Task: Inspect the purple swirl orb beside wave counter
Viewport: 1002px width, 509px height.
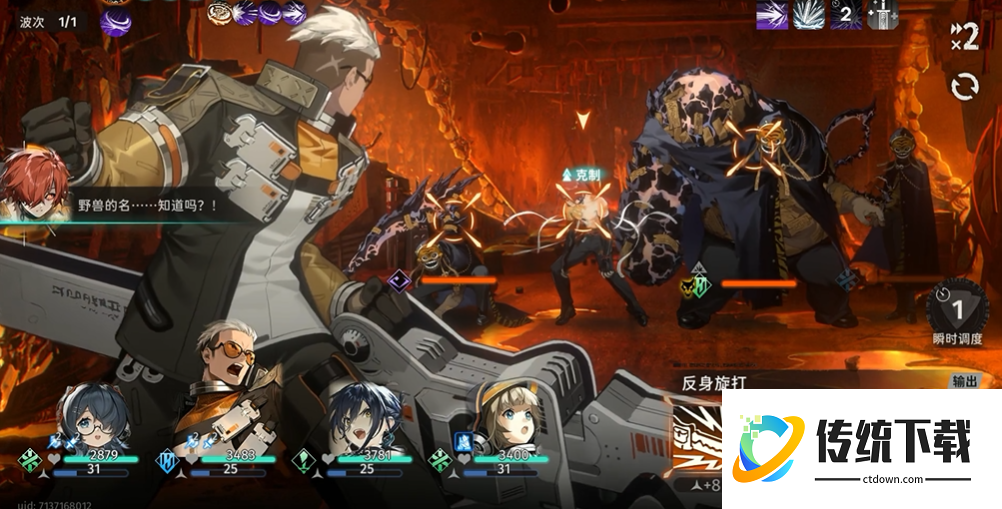Action: [115, 20]
